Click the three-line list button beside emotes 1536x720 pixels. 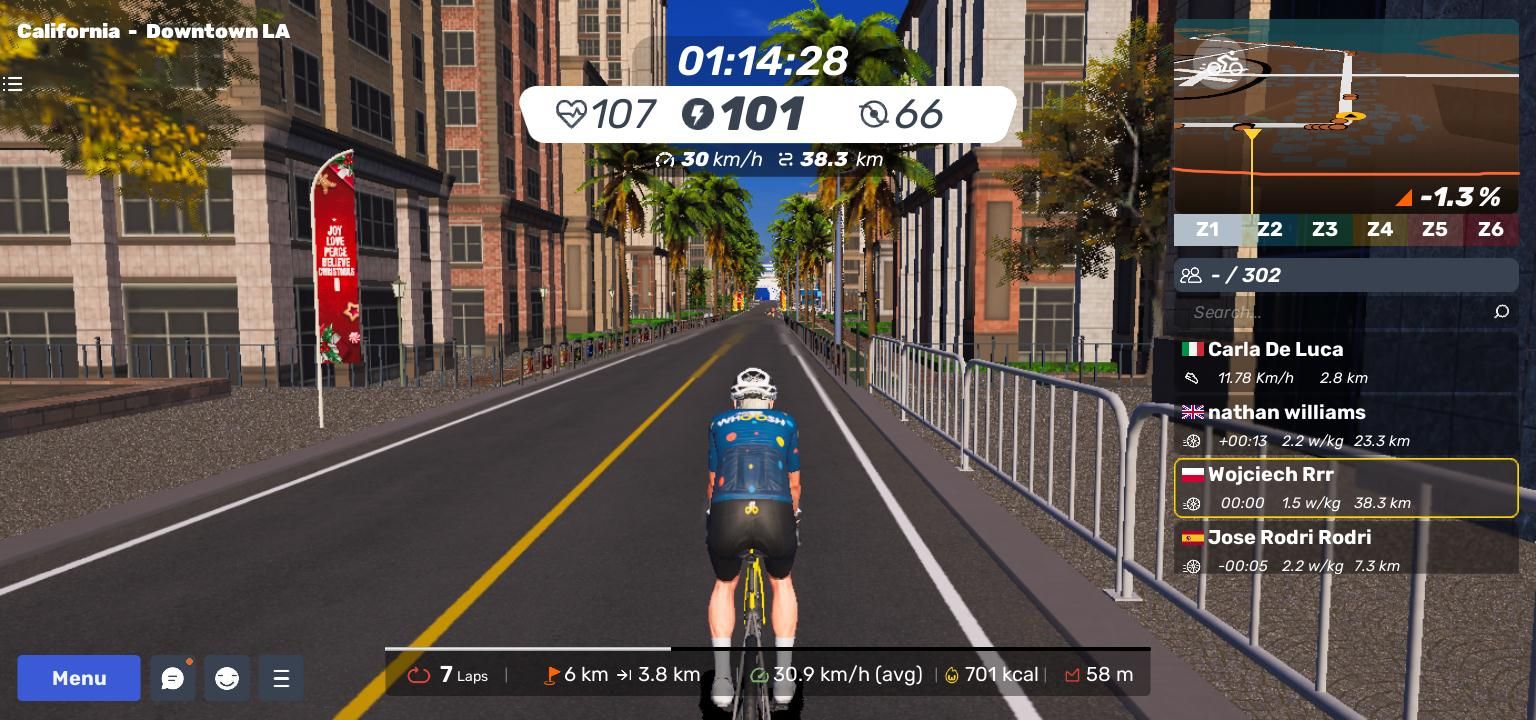coord(281,678)
